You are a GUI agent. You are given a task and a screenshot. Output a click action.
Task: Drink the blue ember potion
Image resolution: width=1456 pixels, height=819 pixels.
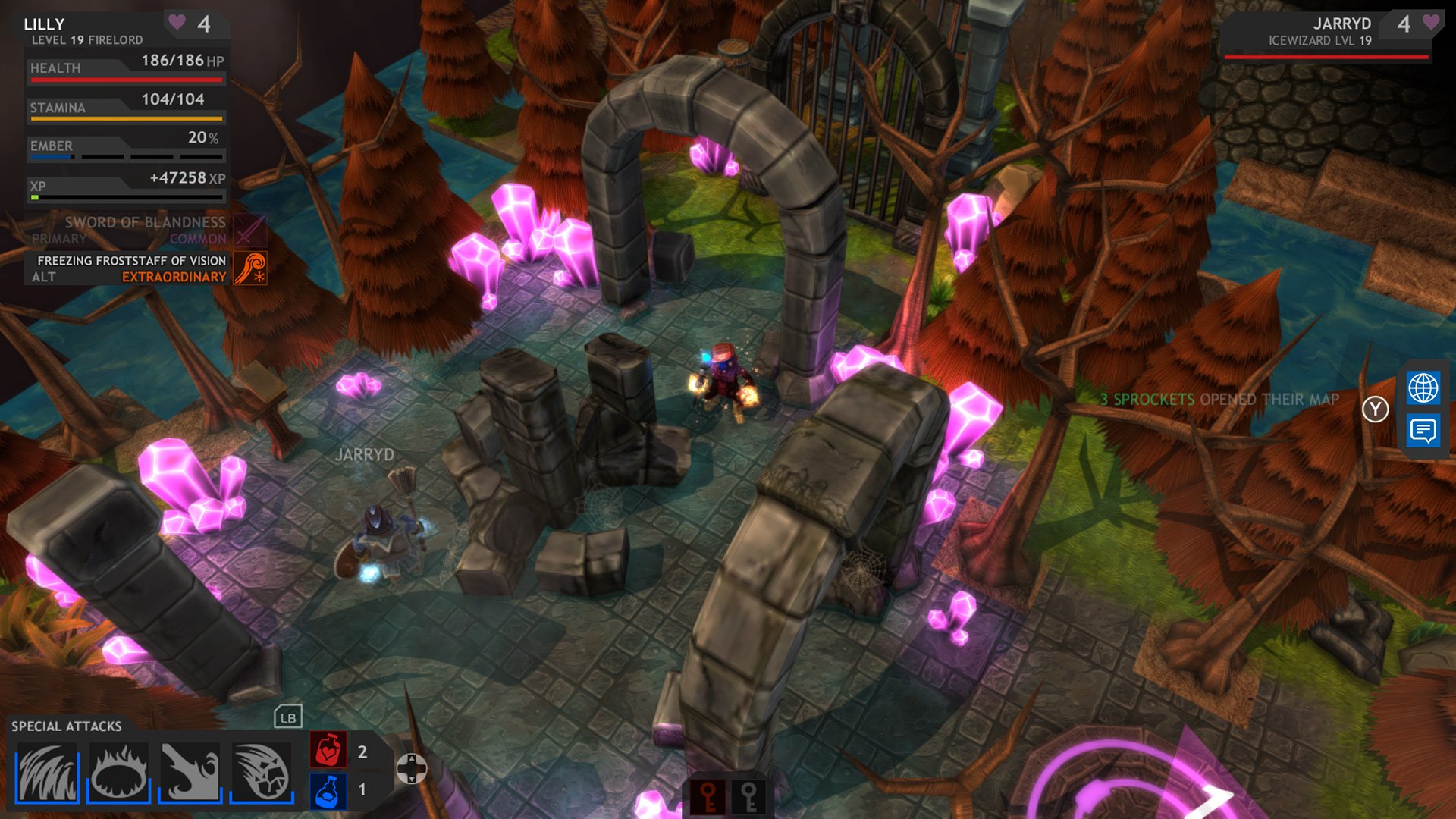tap(328, 791)
